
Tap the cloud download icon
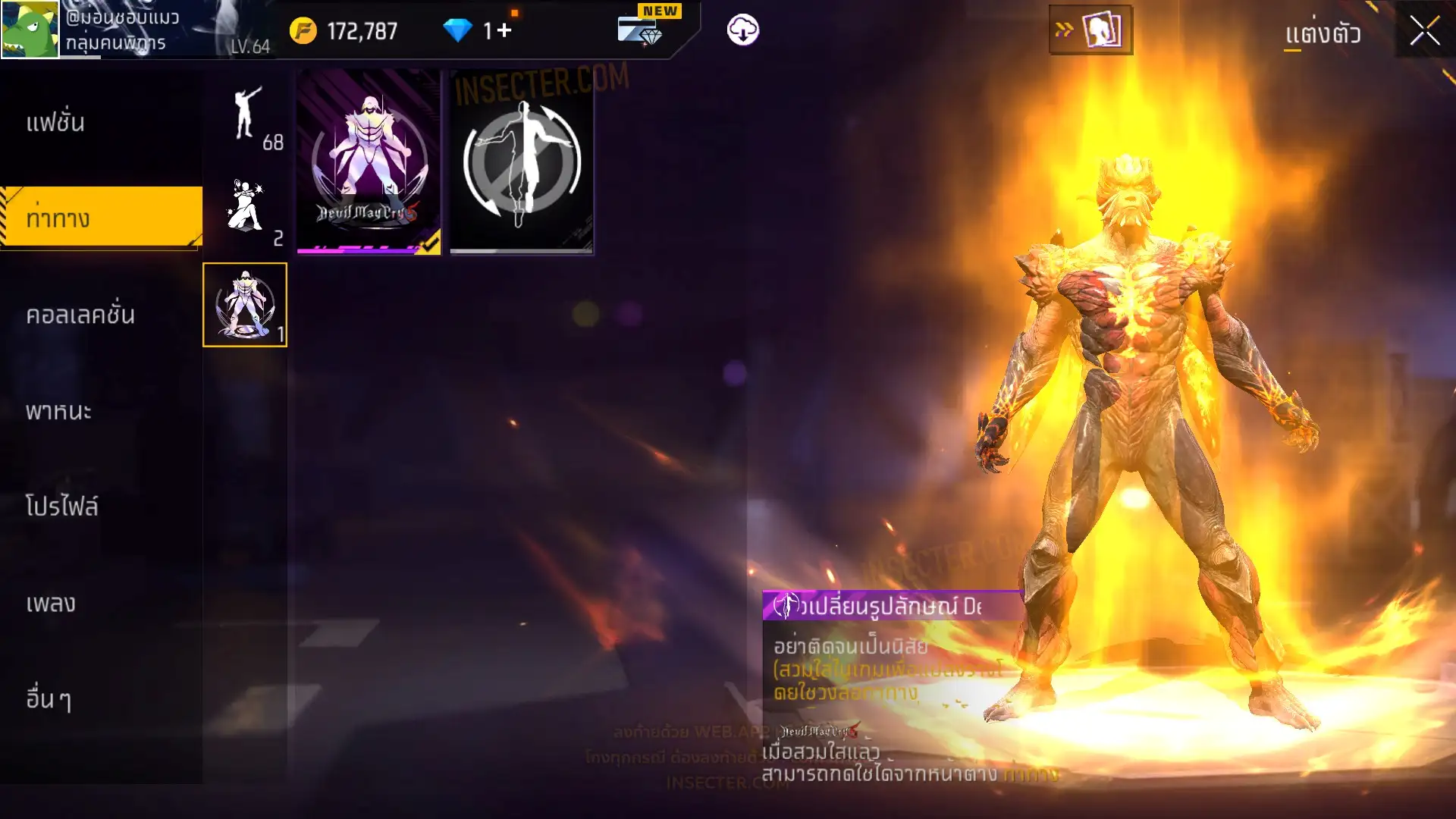tap(742, 30)
